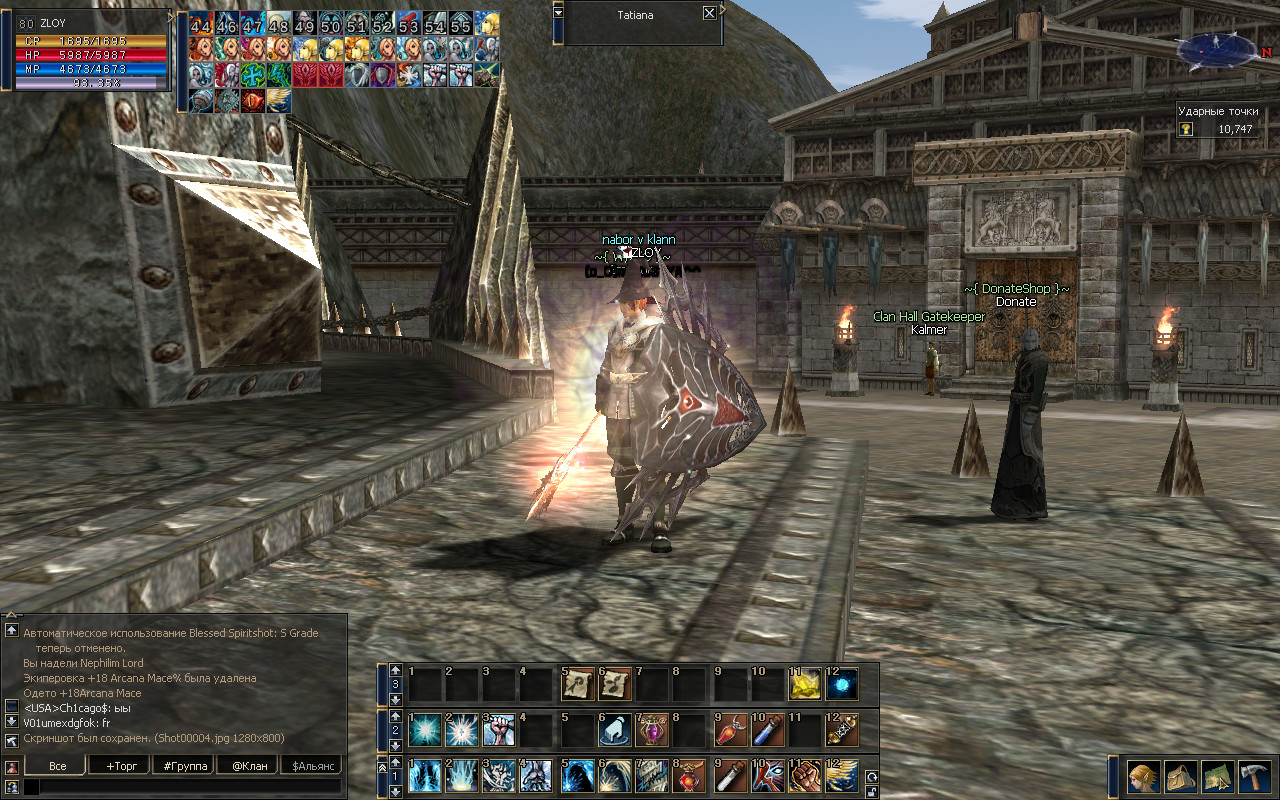Select the @Клан chat tab
This screenshot has height=800, width=1280.
pyautogui.click(x=248, y=766)
